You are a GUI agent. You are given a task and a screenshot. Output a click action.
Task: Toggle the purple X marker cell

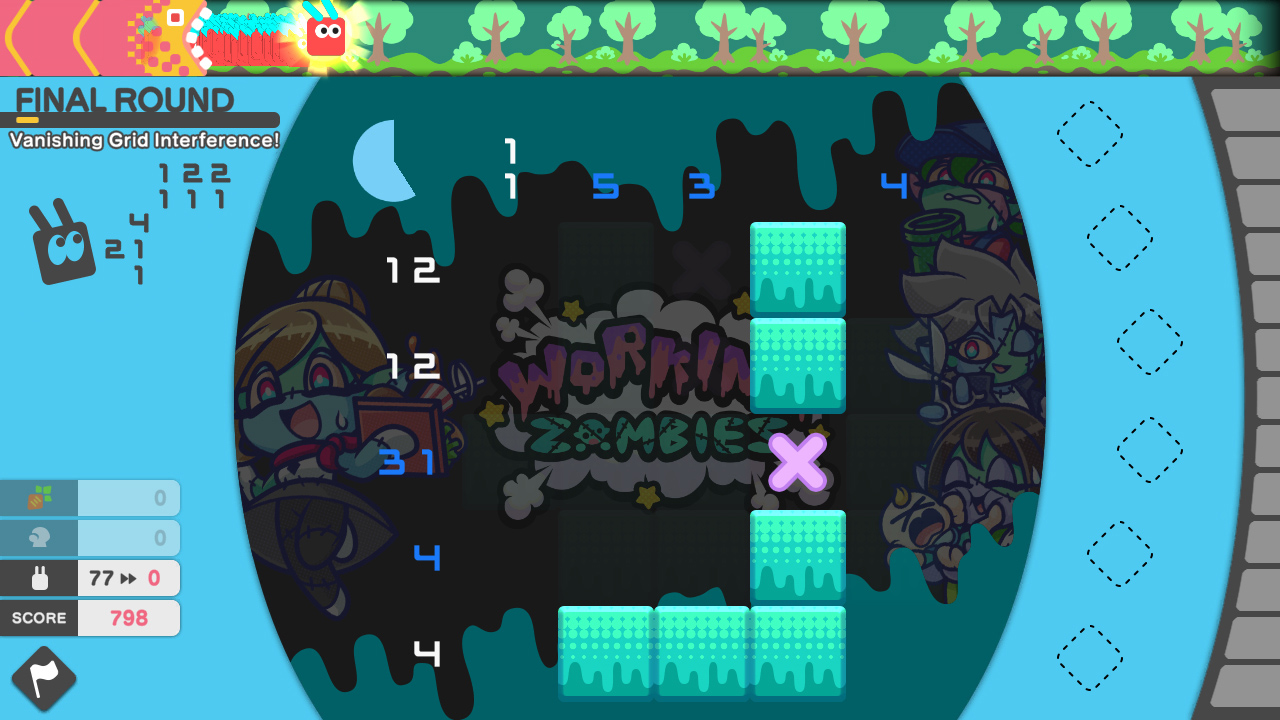pyautogui.click(x=797, y=462)
